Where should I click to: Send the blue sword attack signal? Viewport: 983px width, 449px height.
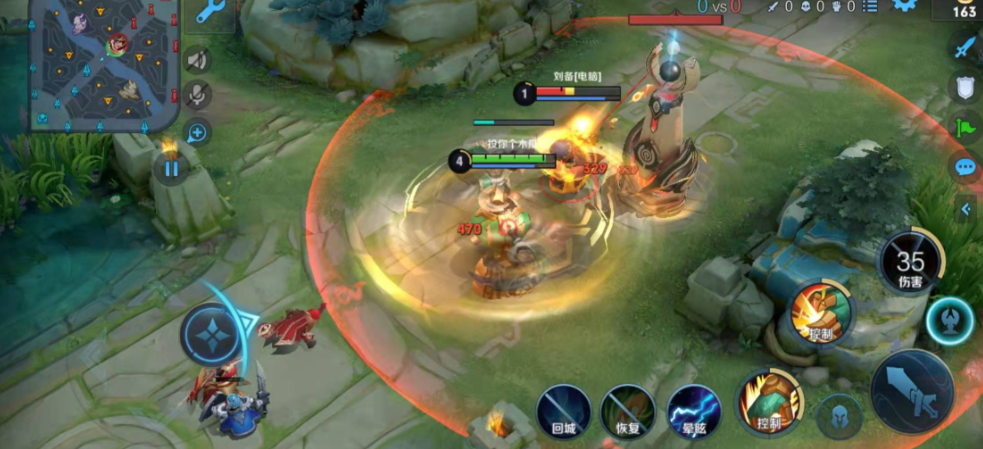pos(964,47)
